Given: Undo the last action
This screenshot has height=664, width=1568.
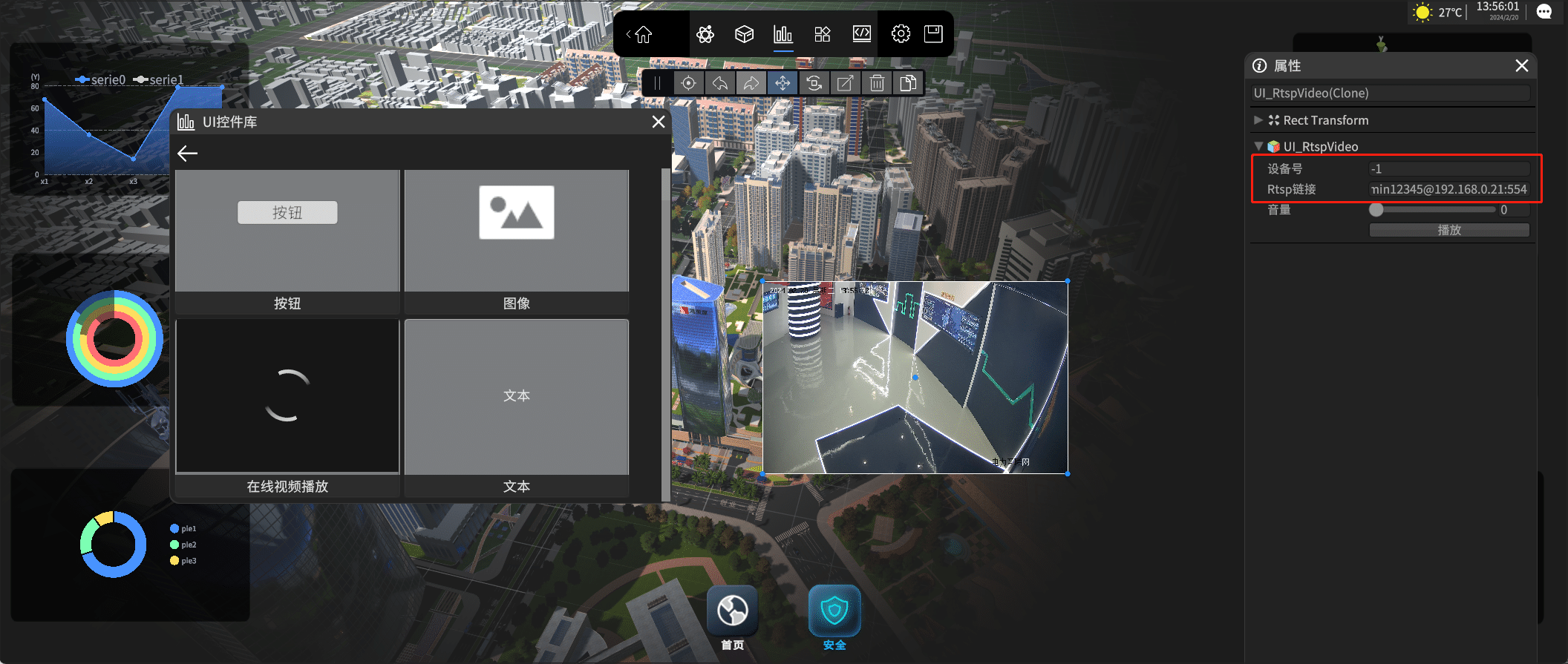Looking at the screenshot, I should click(720, 83).
